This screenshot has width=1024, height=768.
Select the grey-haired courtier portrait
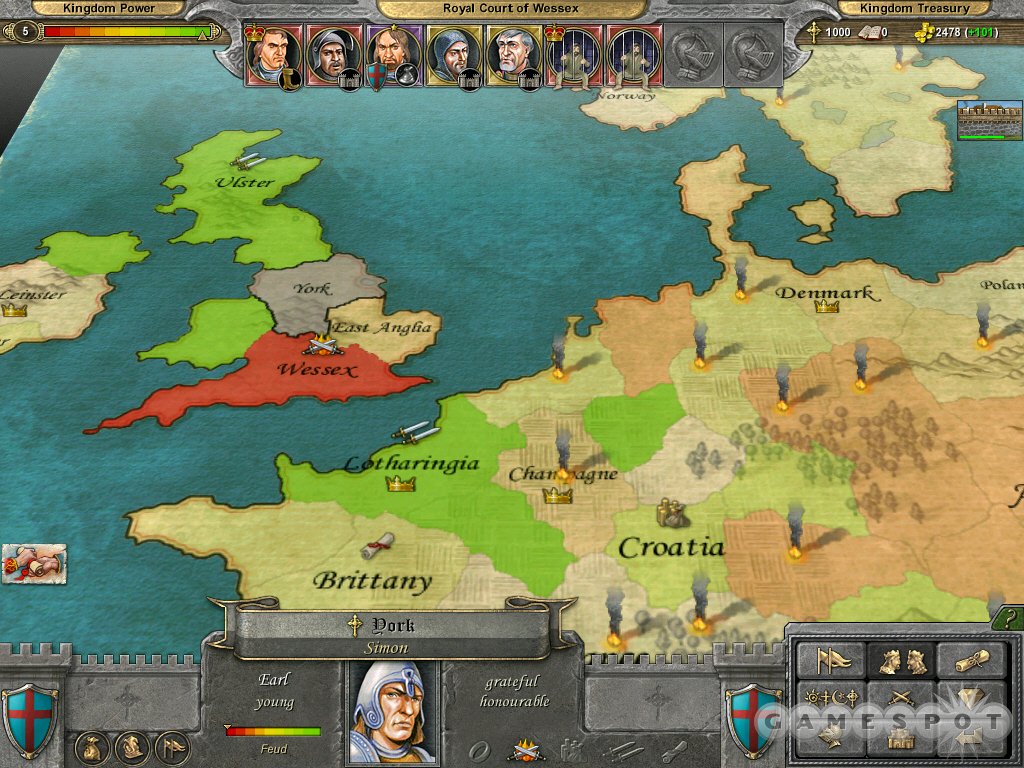pos(513,54)
